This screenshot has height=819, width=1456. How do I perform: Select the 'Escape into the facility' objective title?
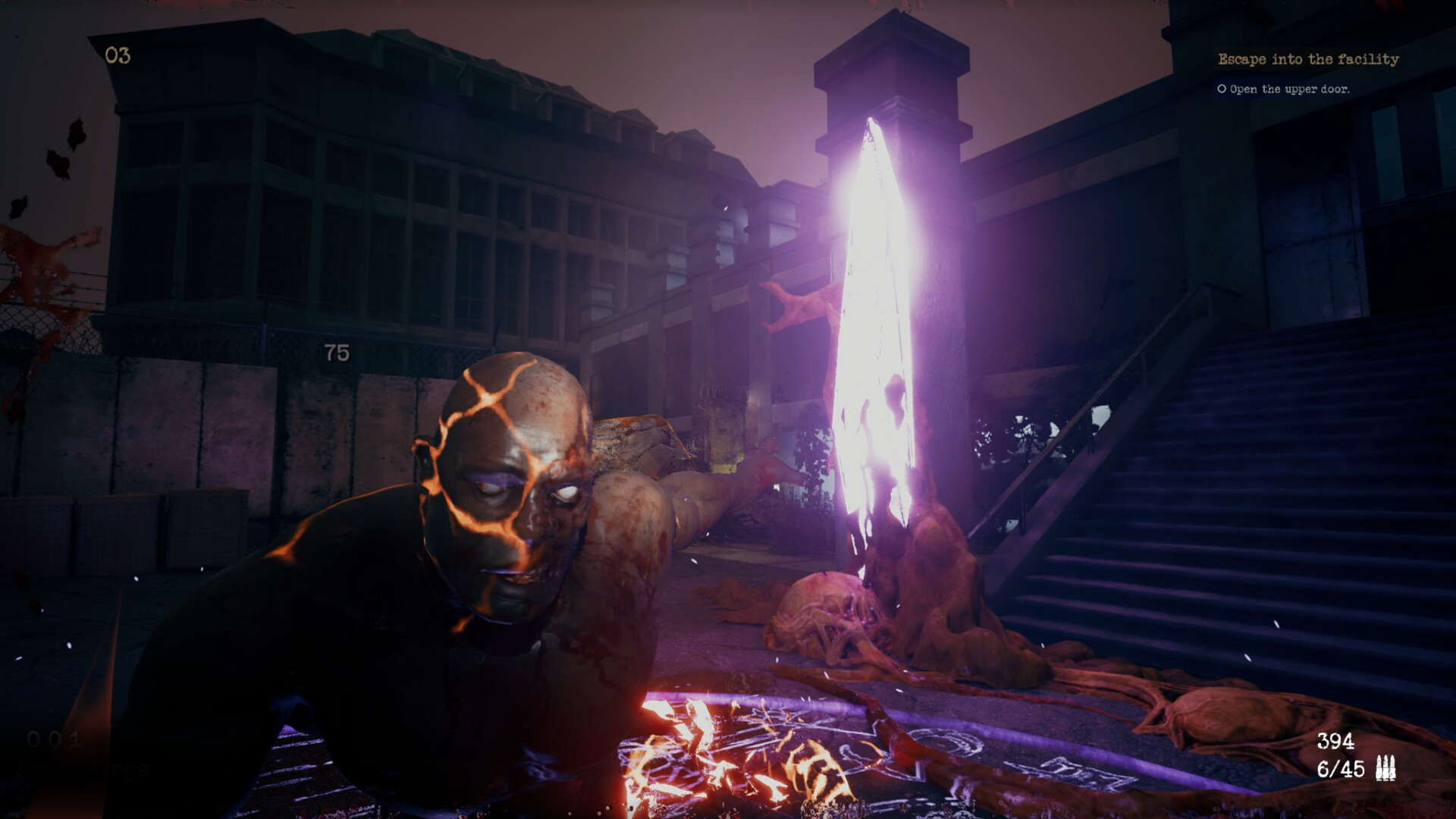coord(1308,59)
